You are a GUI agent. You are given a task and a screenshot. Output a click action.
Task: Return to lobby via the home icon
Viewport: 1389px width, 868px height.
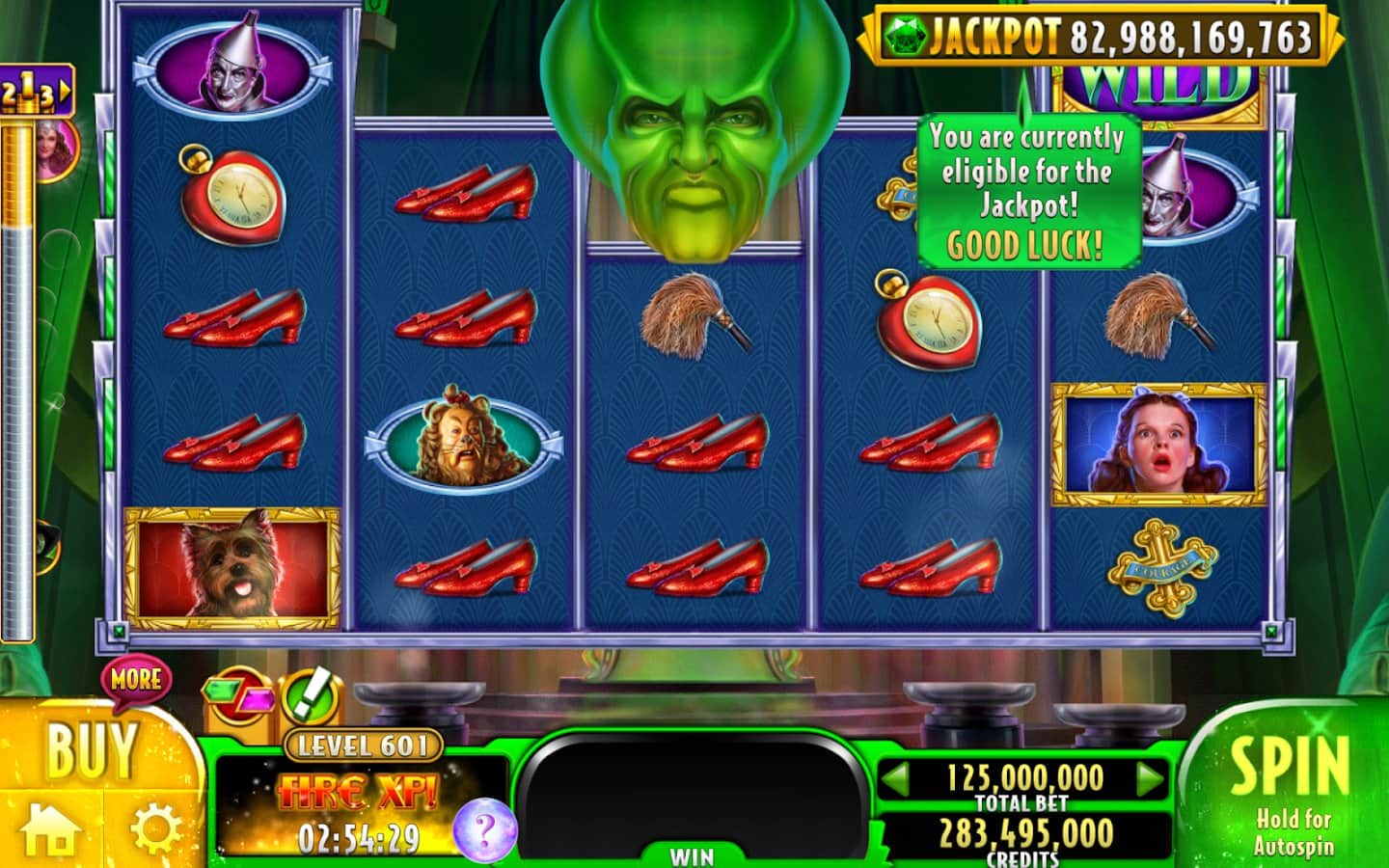click(50, 829)
